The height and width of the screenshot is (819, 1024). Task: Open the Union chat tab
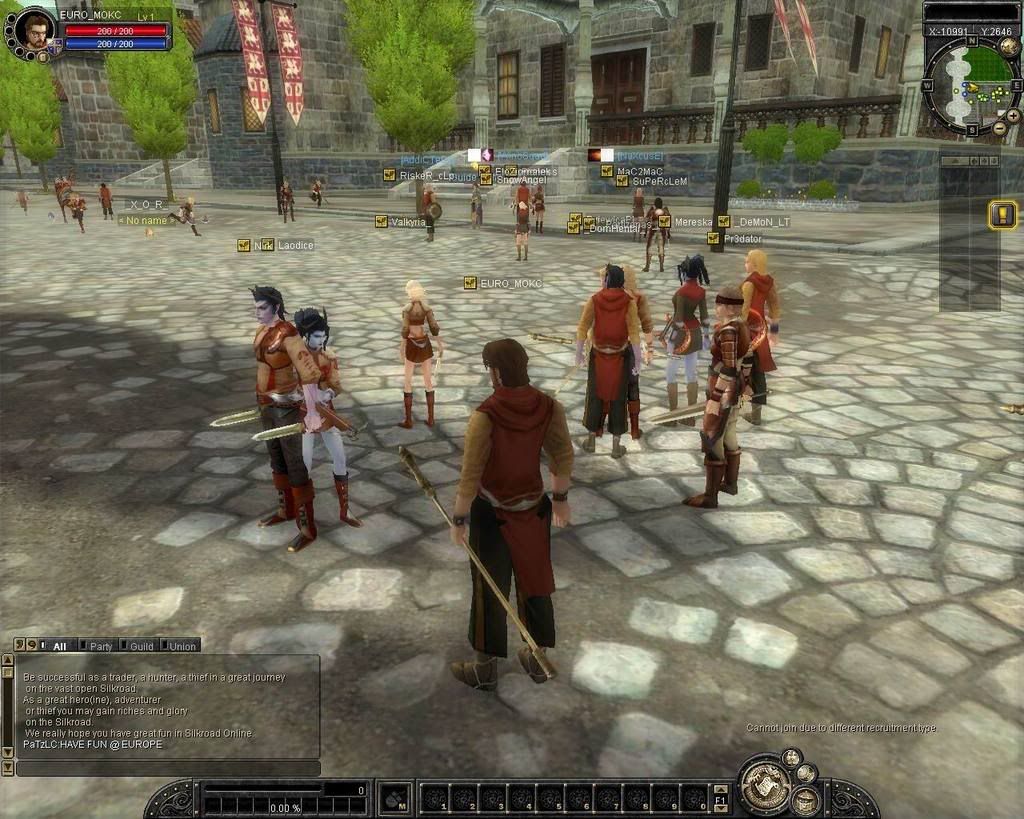[181, 646]
